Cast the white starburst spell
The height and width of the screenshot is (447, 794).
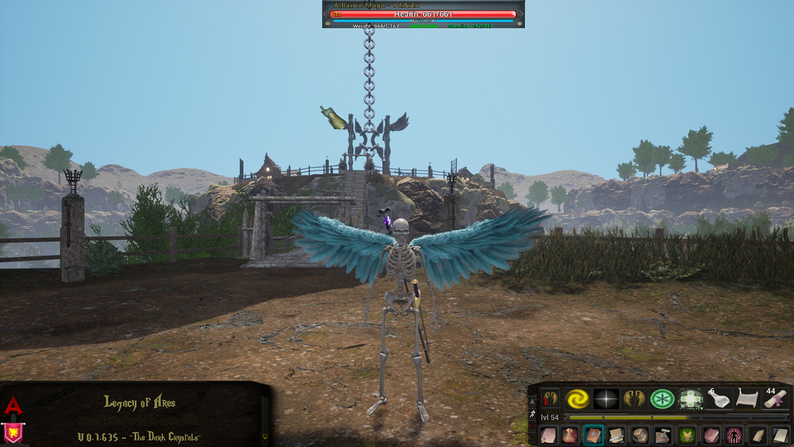(x=606, y=399)
